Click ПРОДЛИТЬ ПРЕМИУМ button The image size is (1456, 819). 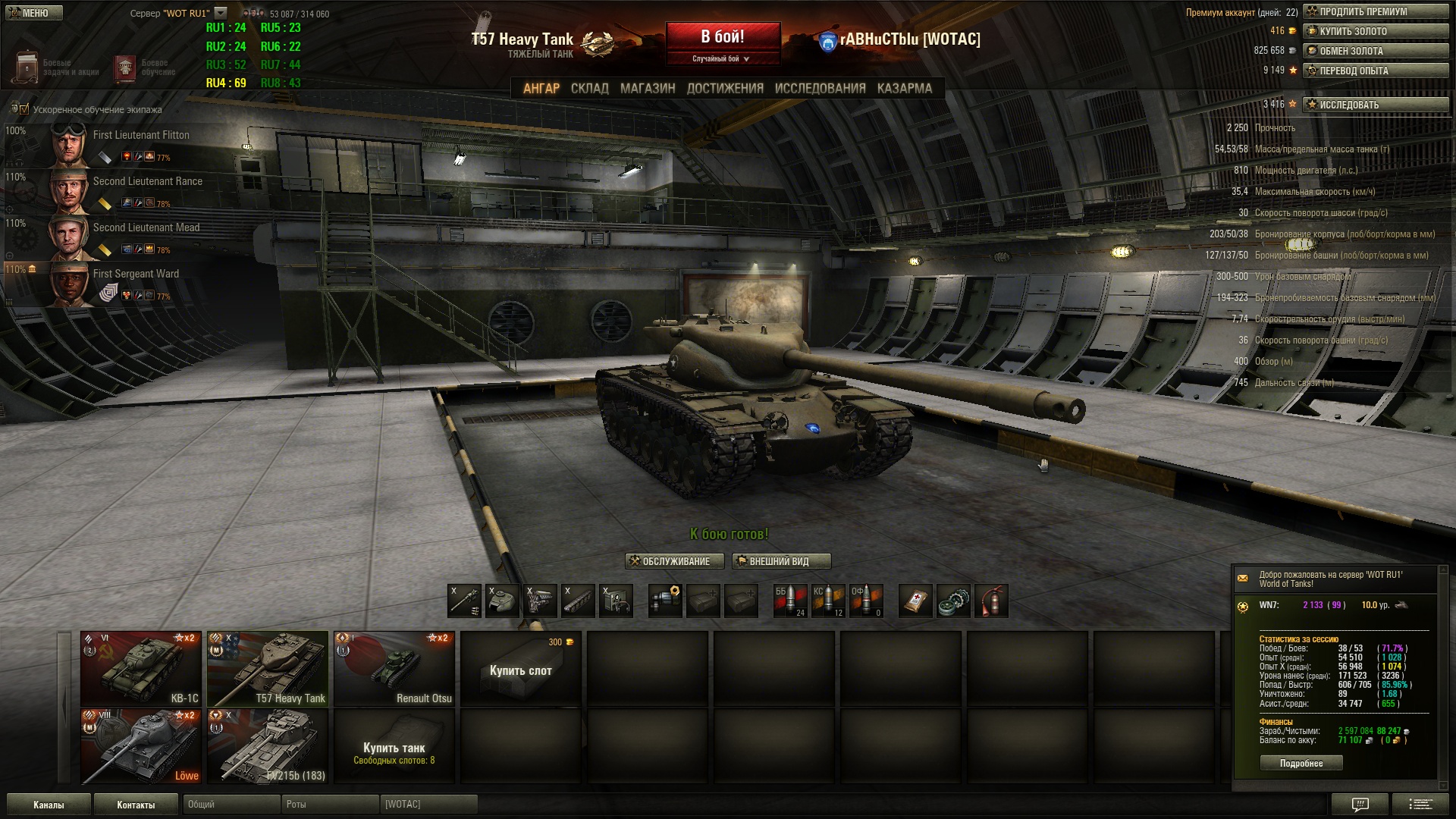(x=1376, y=12)
